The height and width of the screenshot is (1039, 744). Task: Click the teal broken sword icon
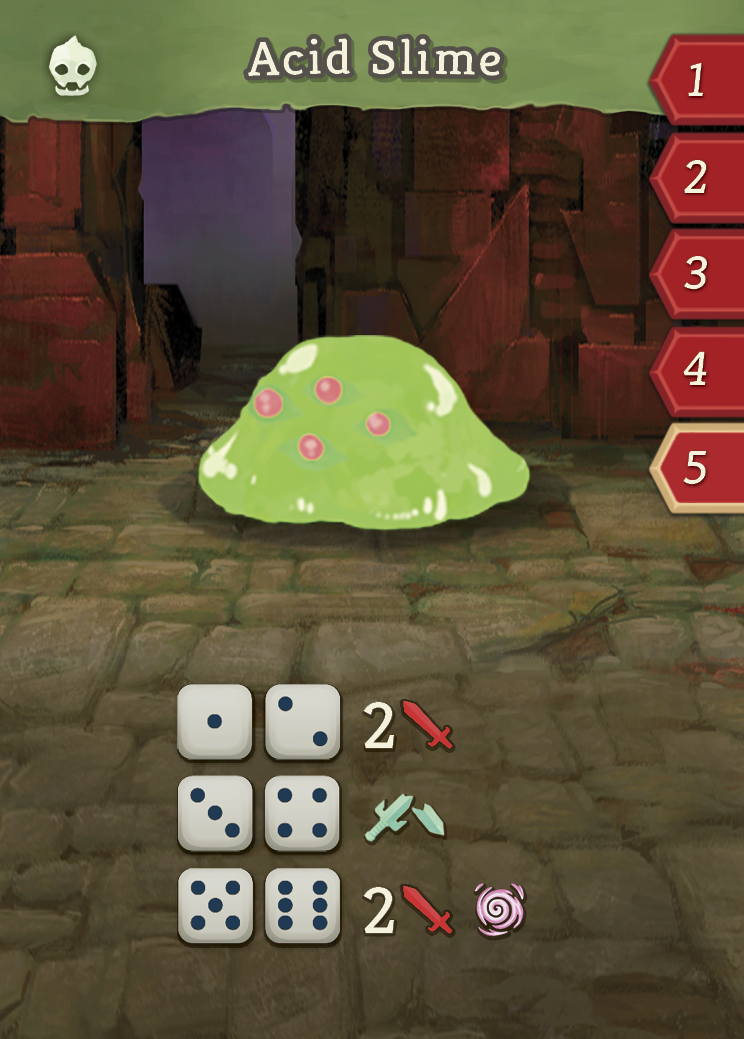tap(405, 817)
